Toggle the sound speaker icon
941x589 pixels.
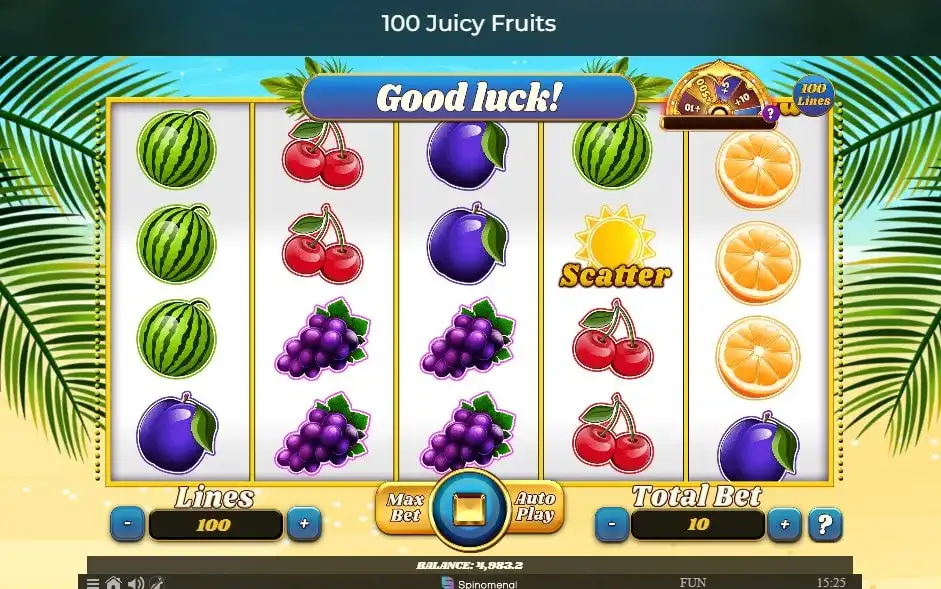(136, 583)
